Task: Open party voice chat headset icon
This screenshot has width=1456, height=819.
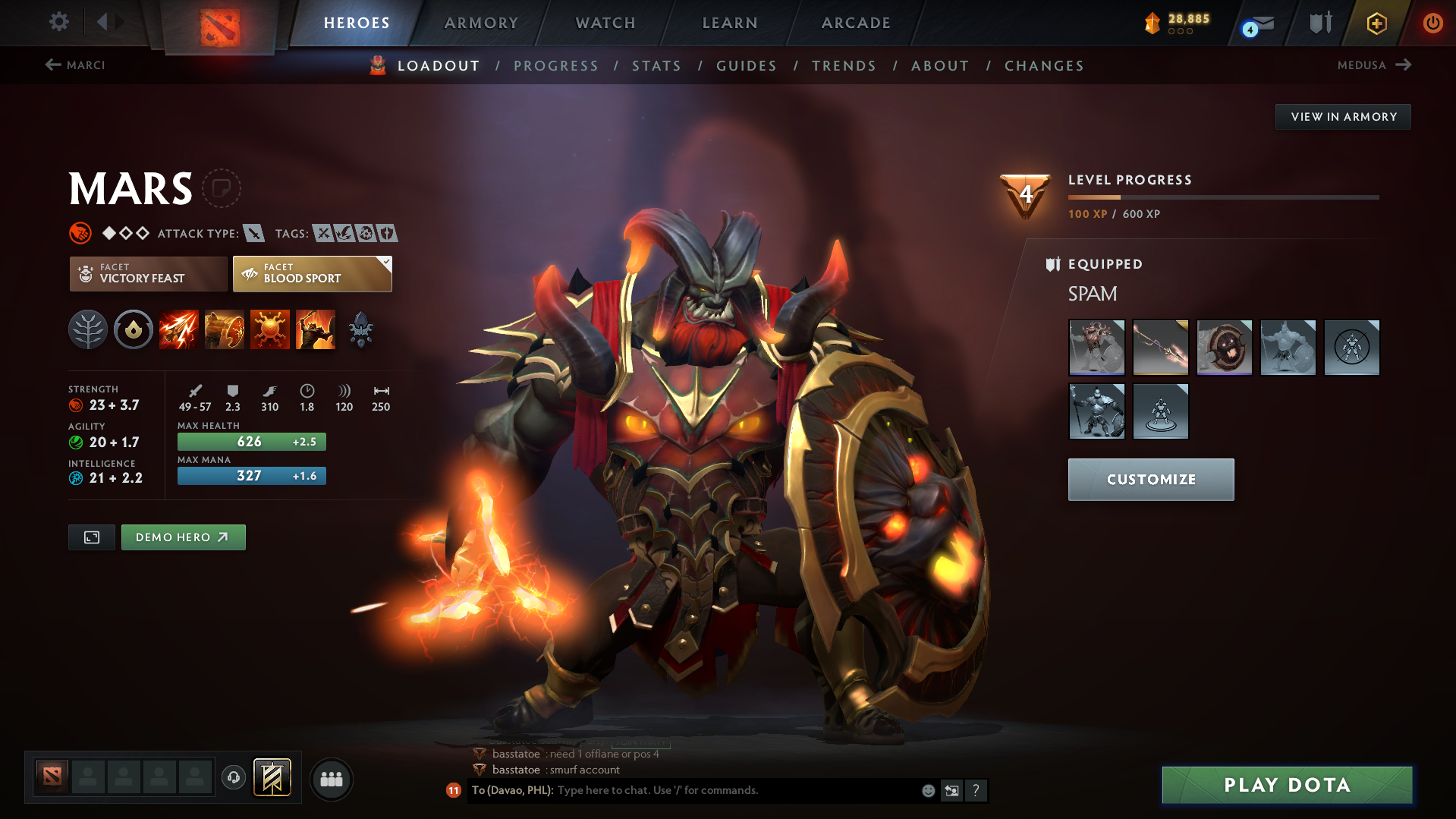Action: coord(233,779)
